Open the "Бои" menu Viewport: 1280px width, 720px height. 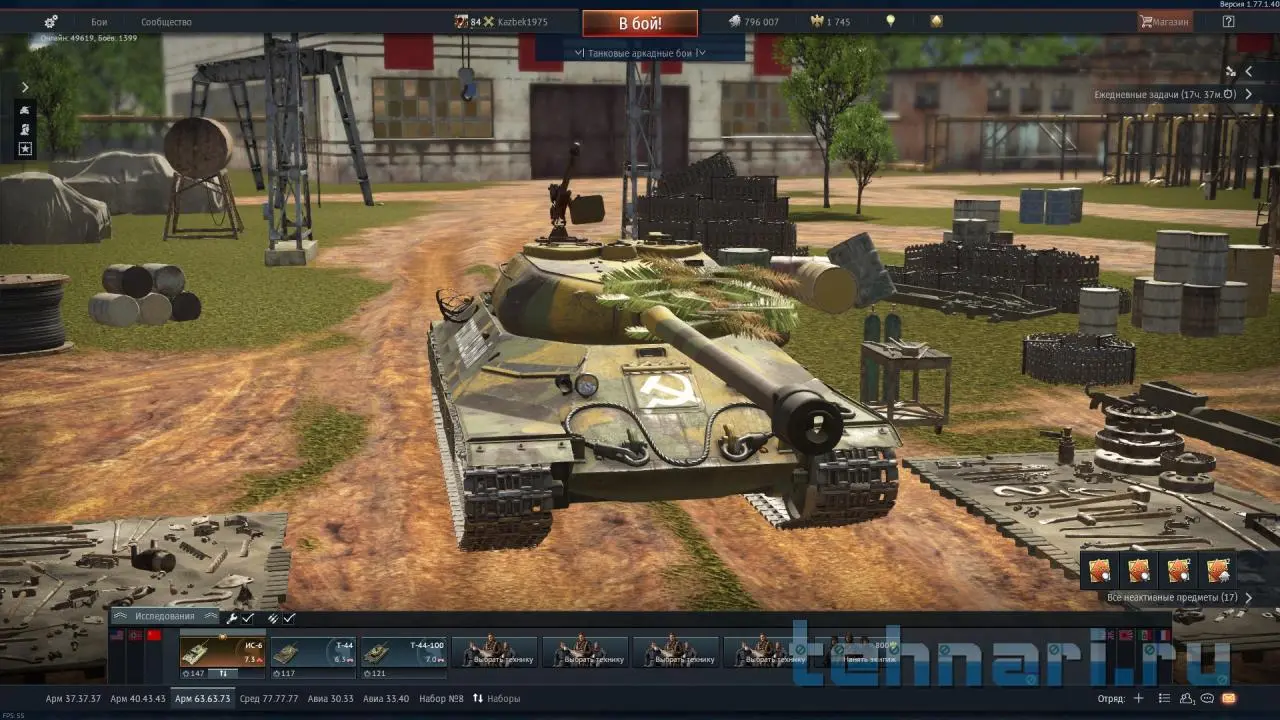point(99,21)
